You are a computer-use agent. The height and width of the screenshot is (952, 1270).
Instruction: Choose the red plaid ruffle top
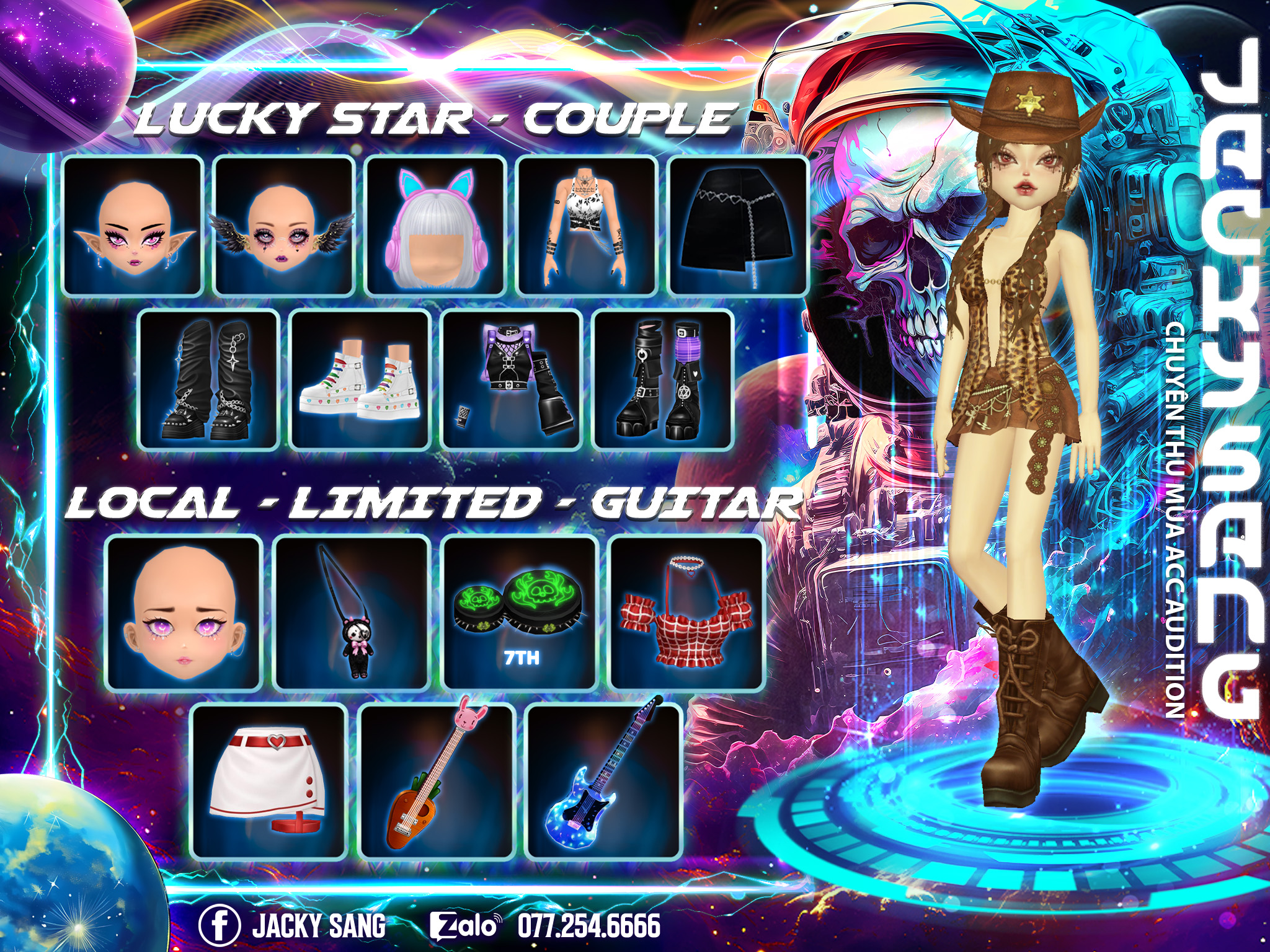click(688, 613)
